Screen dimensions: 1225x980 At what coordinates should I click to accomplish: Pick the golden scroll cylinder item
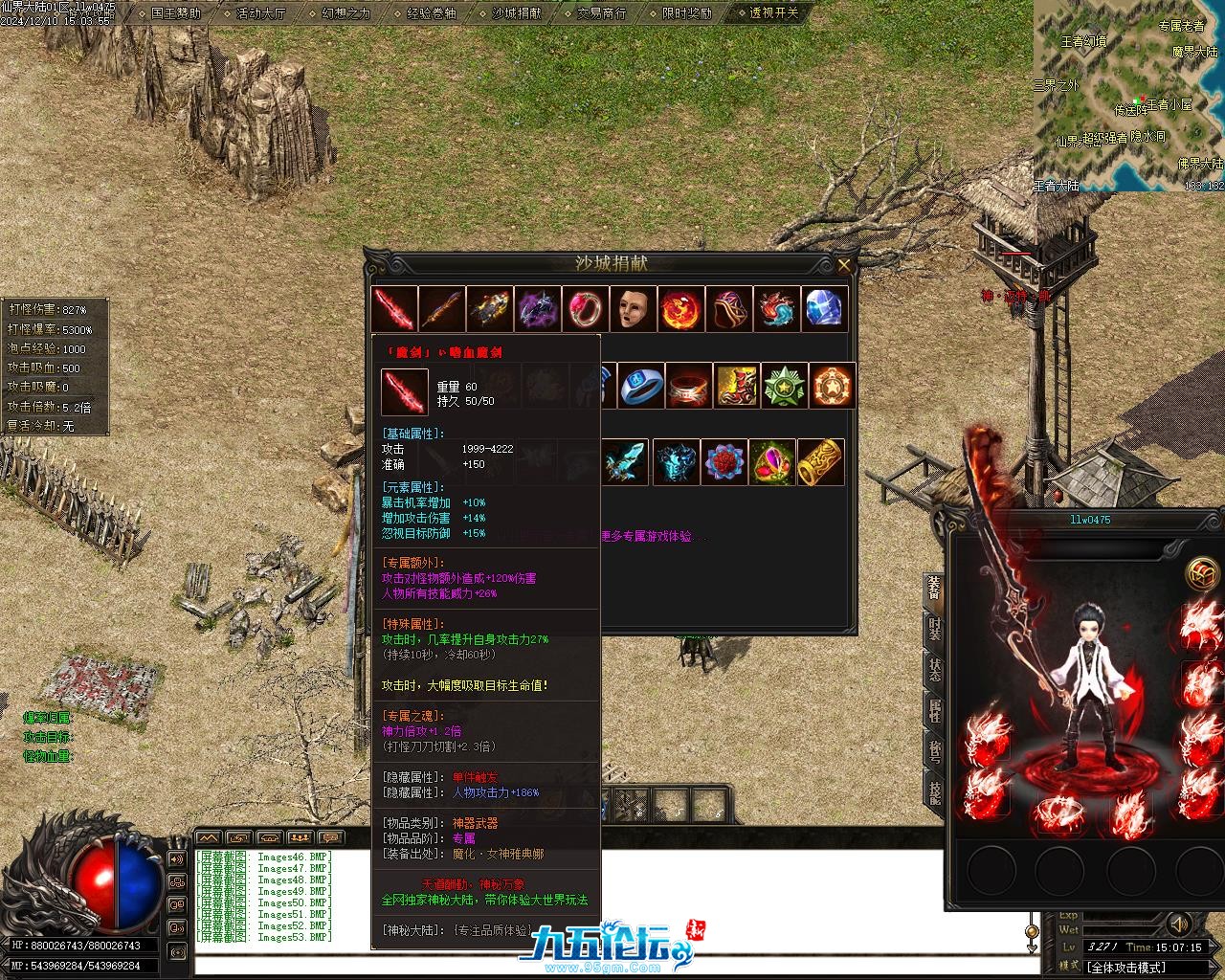[x=820, y=462]
